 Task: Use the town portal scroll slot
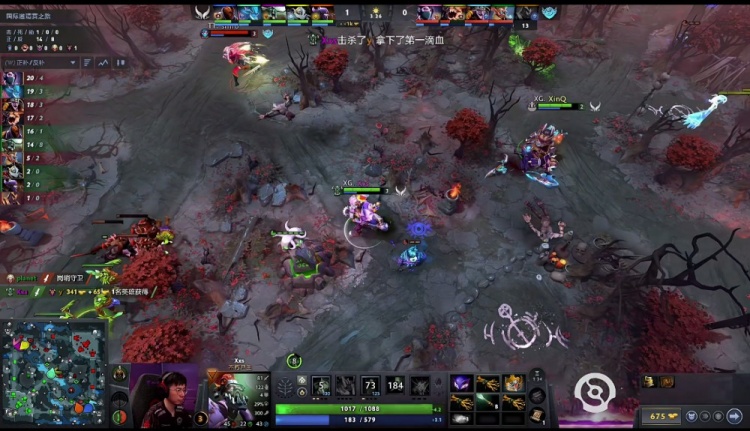537,416
